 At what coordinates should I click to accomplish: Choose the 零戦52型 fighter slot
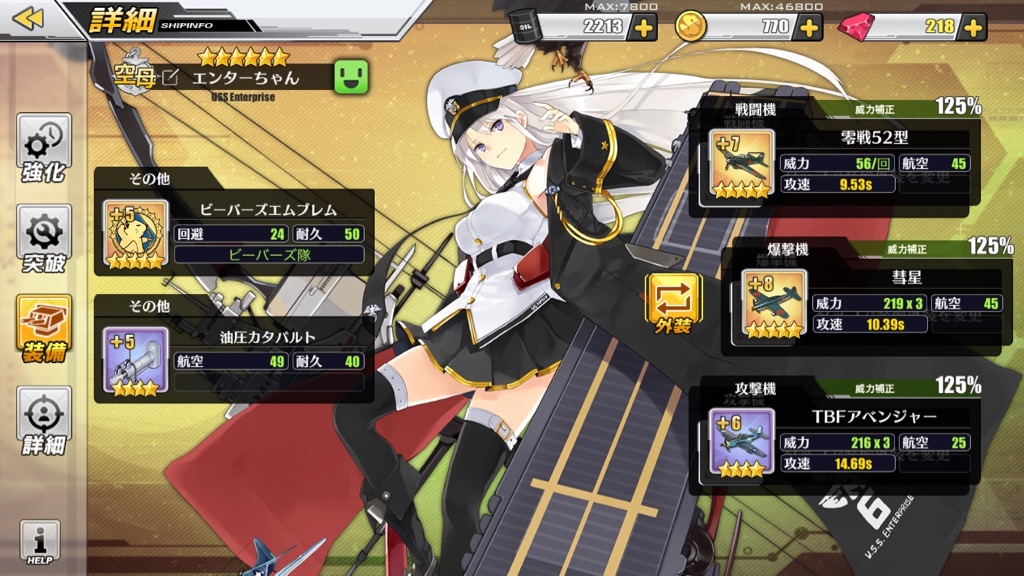[x=828, y=160]
